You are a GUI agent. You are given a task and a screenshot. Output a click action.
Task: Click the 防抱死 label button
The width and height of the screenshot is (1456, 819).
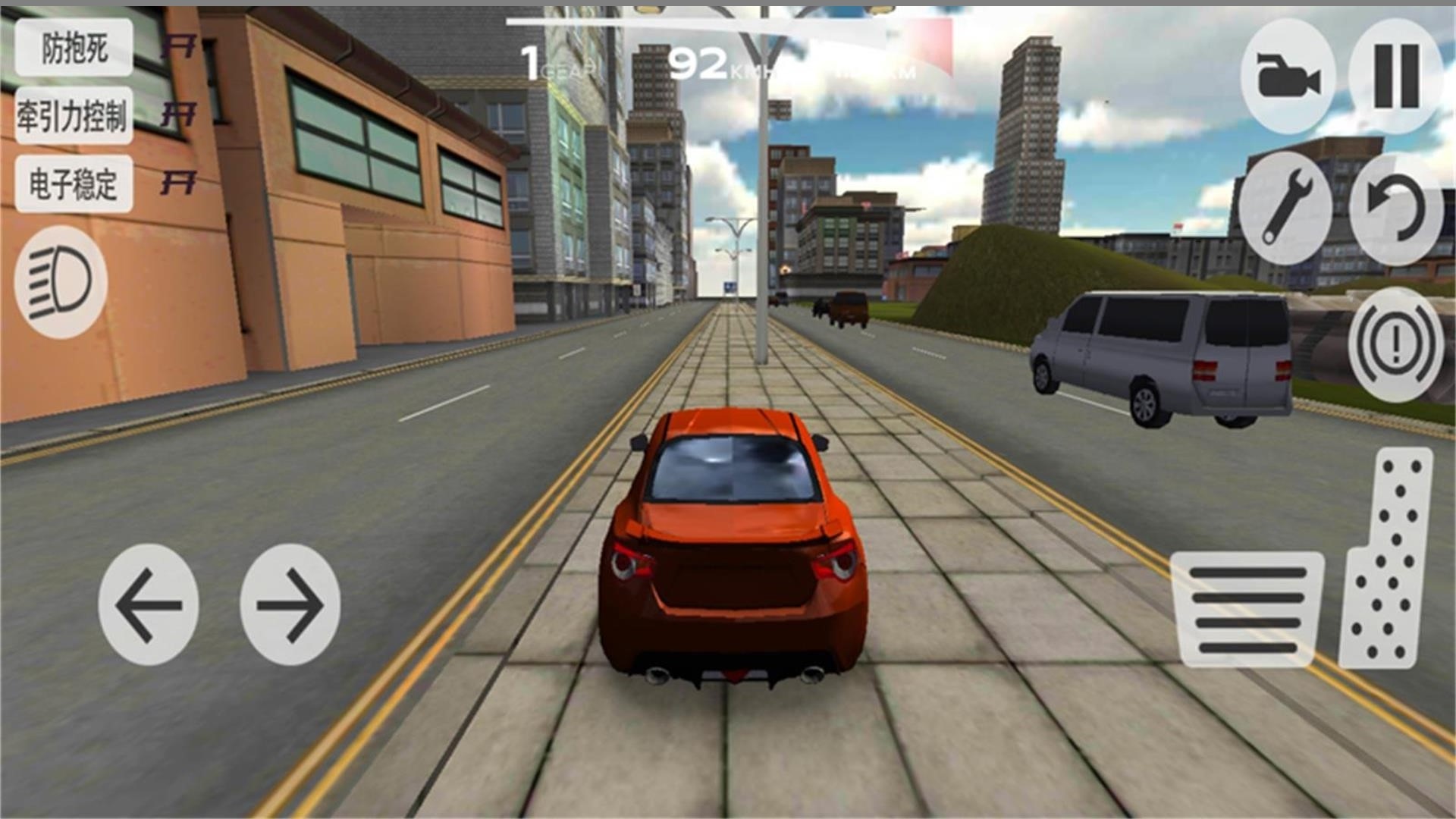[74, 49]
